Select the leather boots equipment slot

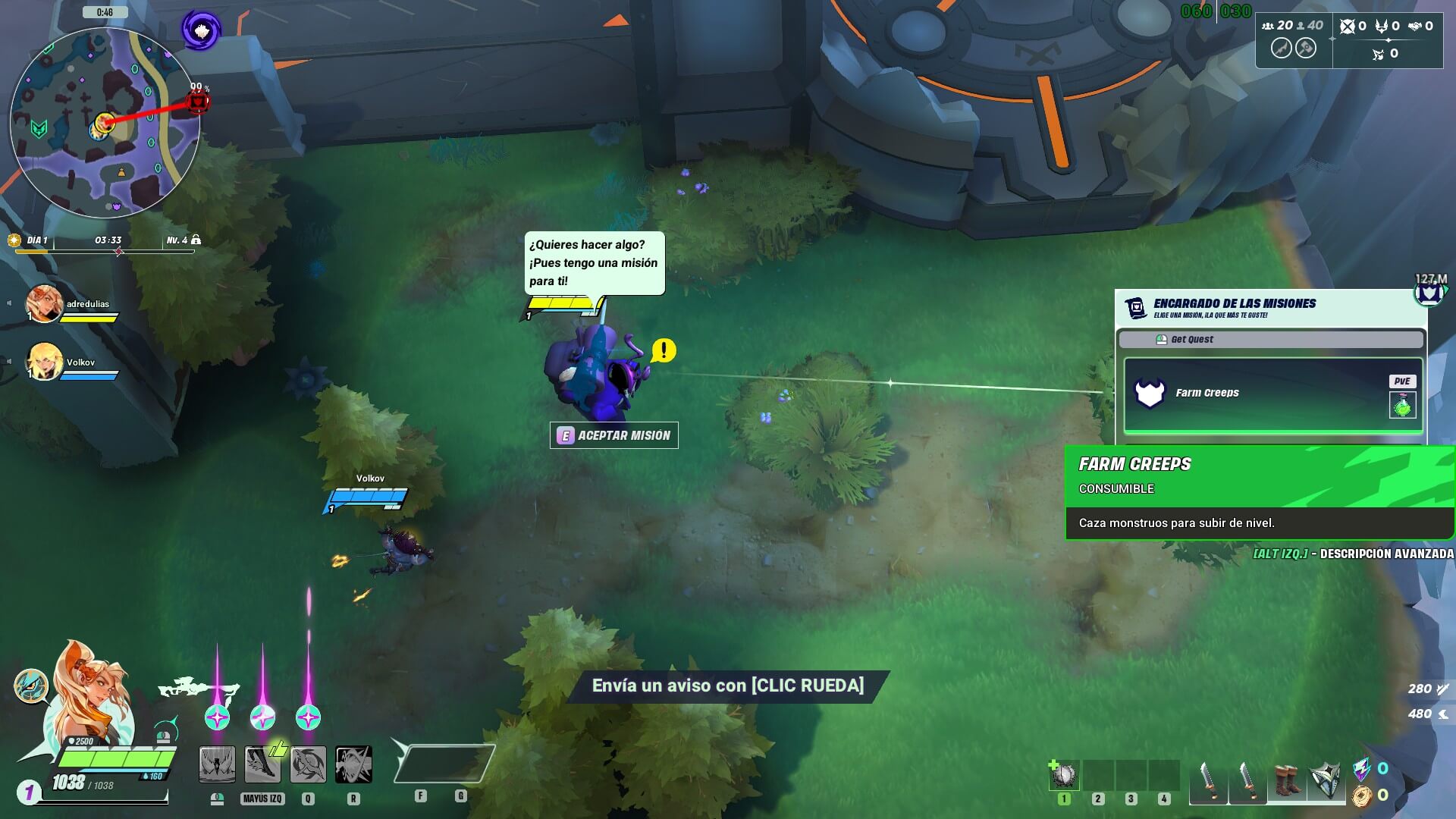pyautogui.click(x=1286, y=781)
